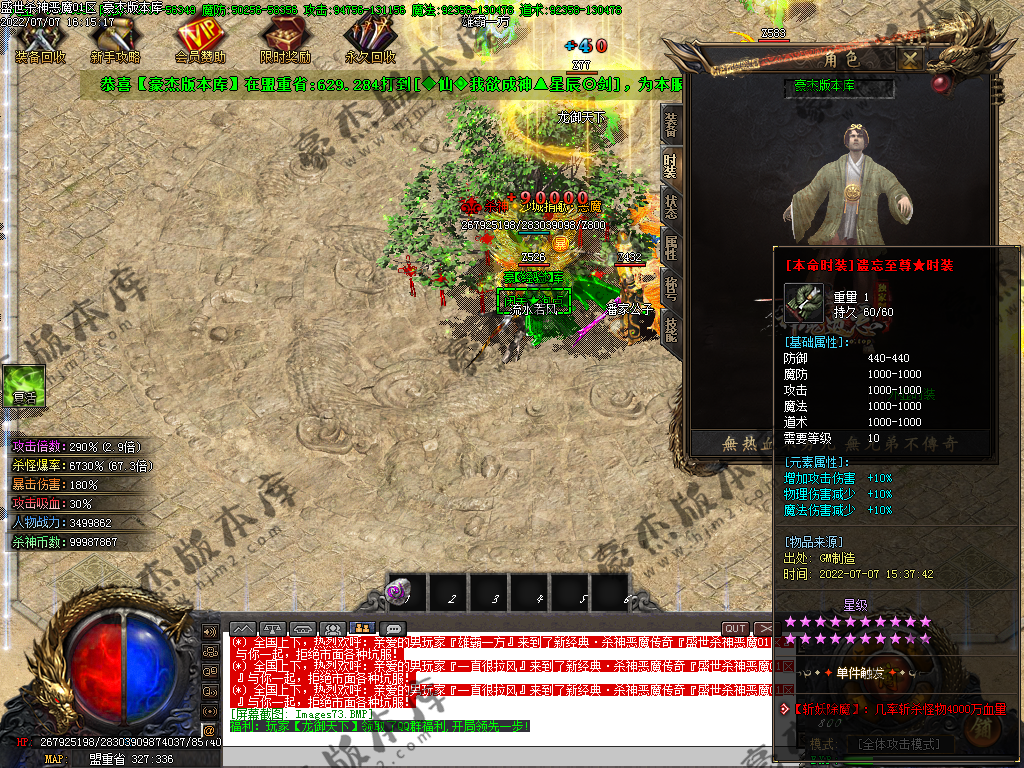Open the 属性 attributes tab

671,248
